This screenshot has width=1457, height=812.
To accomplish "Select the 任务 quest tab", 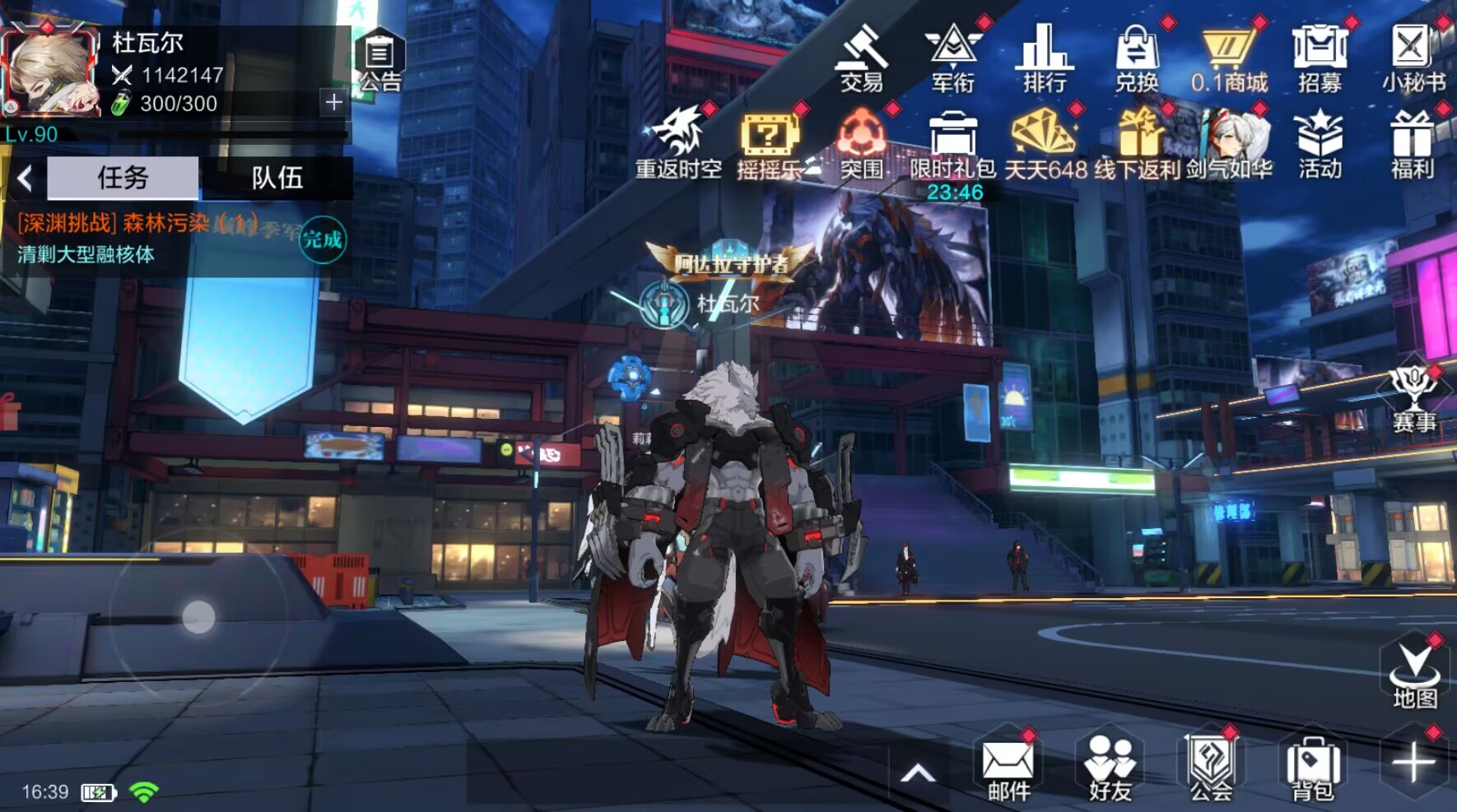I will coord(123,178).
